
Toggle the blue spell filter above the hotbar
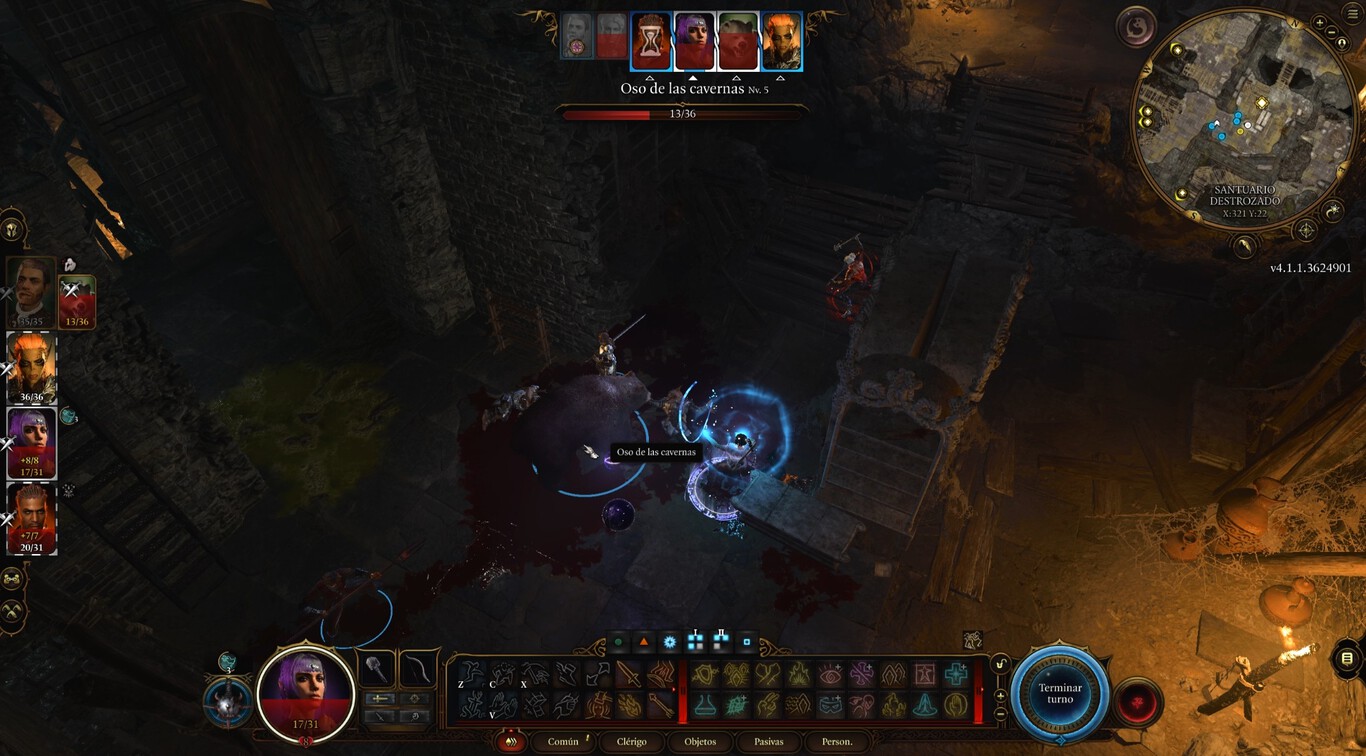(x=670, y=641)
